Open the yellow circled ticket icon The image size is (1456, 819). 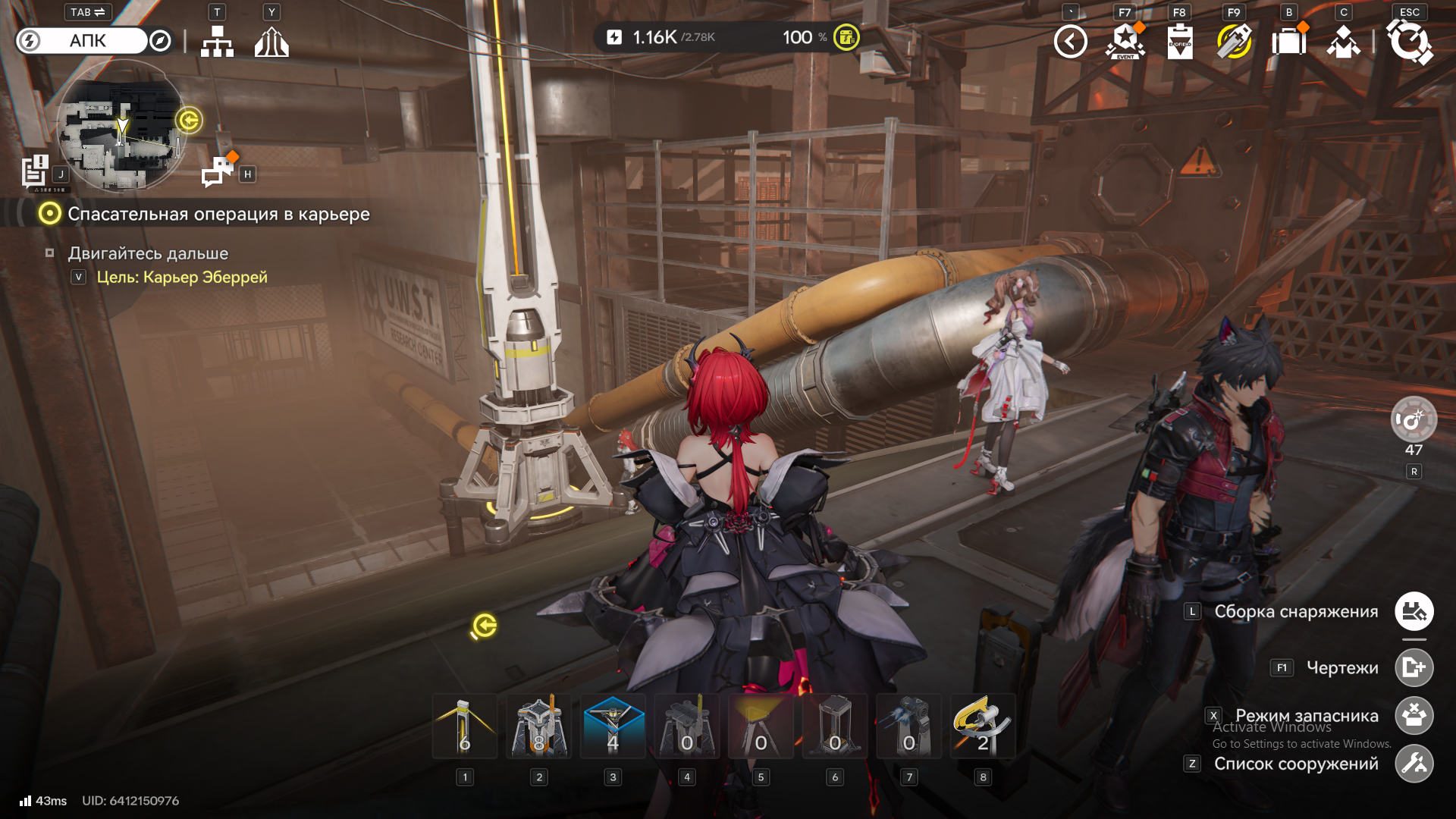coord(1234,42)
